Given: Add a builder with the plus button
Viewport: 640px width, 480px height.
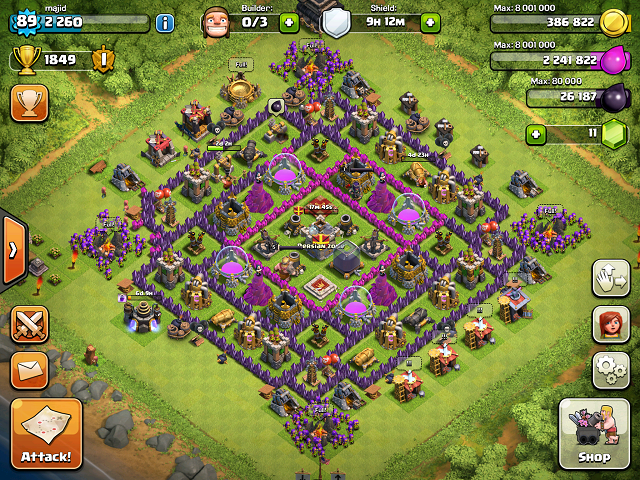Looking at the screenshot, I should (x=288, y=22).
